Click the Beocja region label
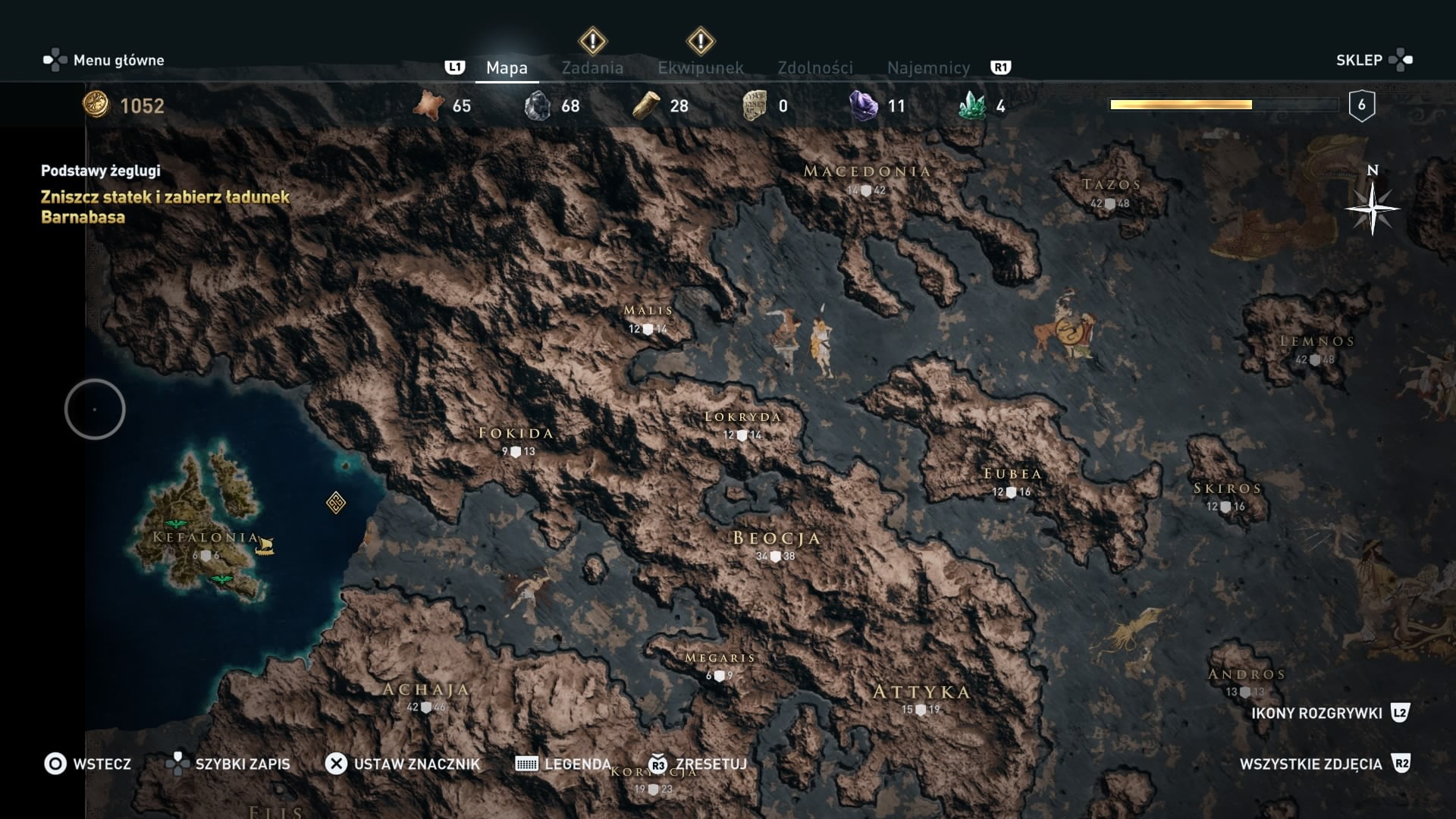The width and height of the screenshot is (1456, 819). point(777,538)
